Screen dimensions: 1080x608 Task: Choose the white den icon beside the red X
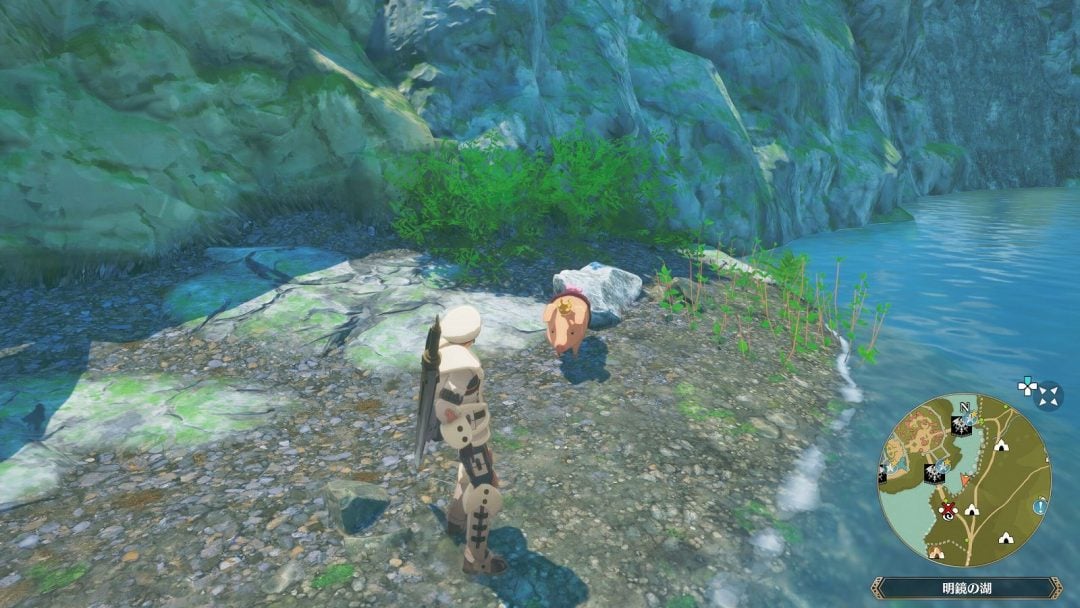[x=972, y=509]
